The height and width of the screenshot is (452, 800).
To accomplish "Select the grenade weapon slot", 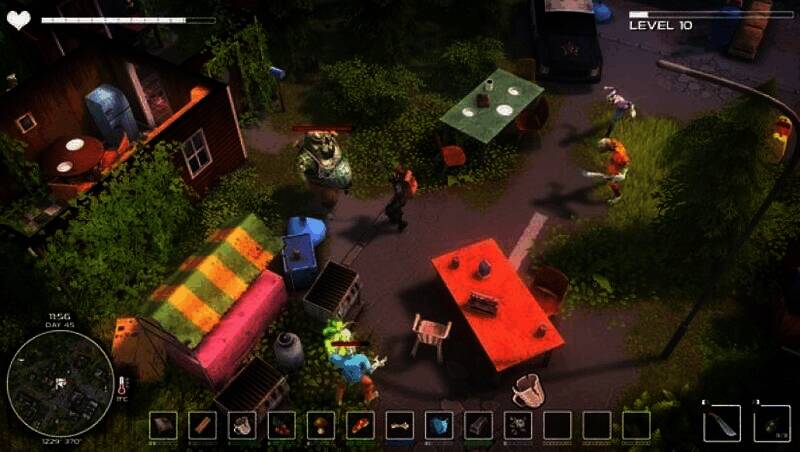I will coord(772,423).
